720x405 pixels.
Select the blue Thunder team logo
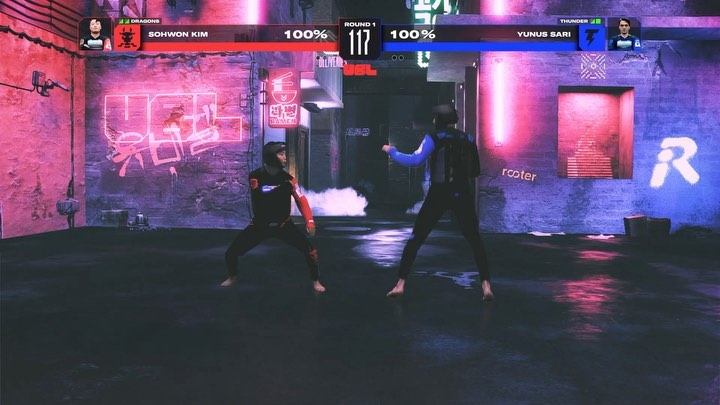[592, 38]
